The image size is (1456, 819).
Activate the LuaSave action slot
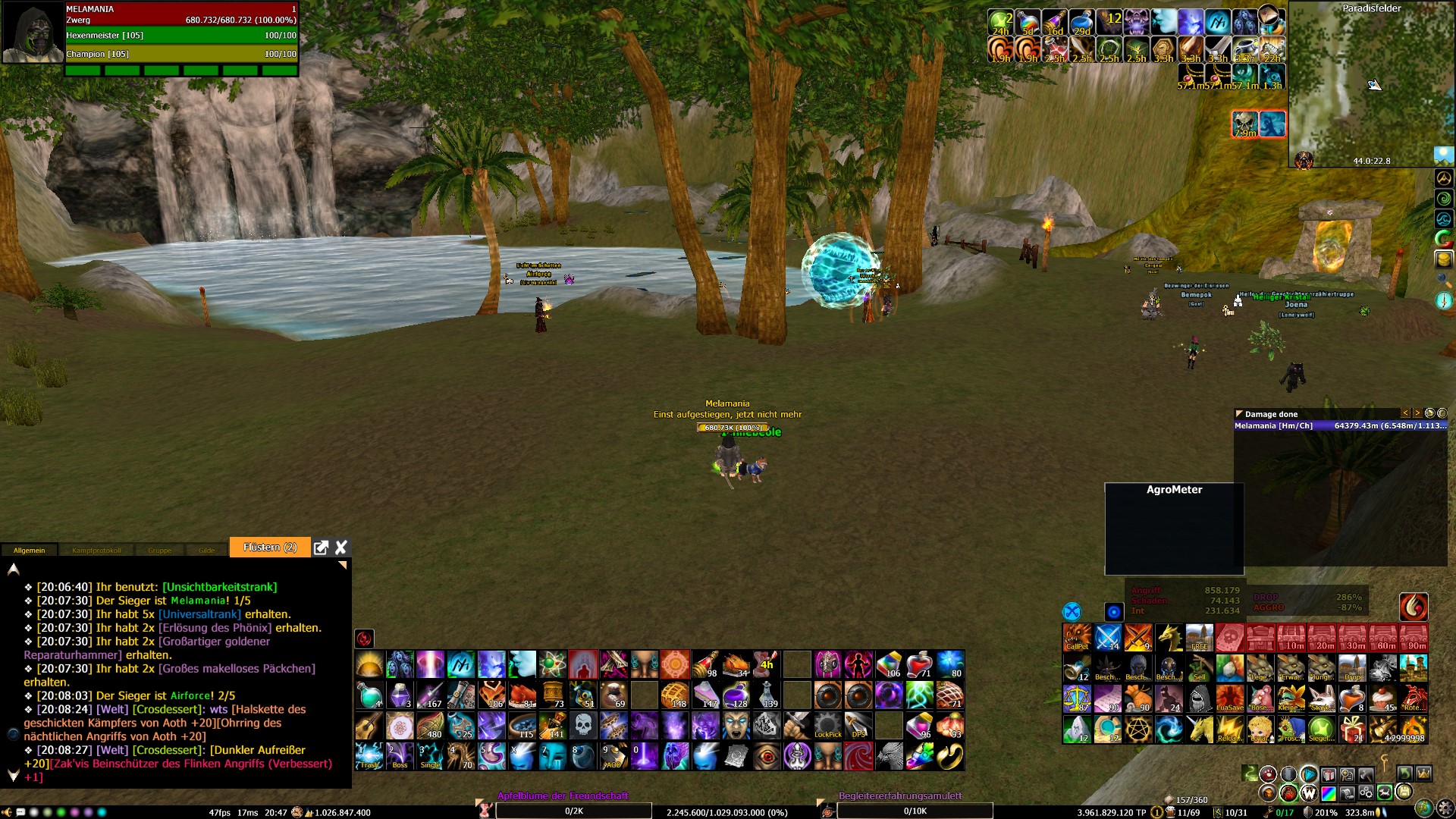pyautogui.click(x=1229, y=698)
